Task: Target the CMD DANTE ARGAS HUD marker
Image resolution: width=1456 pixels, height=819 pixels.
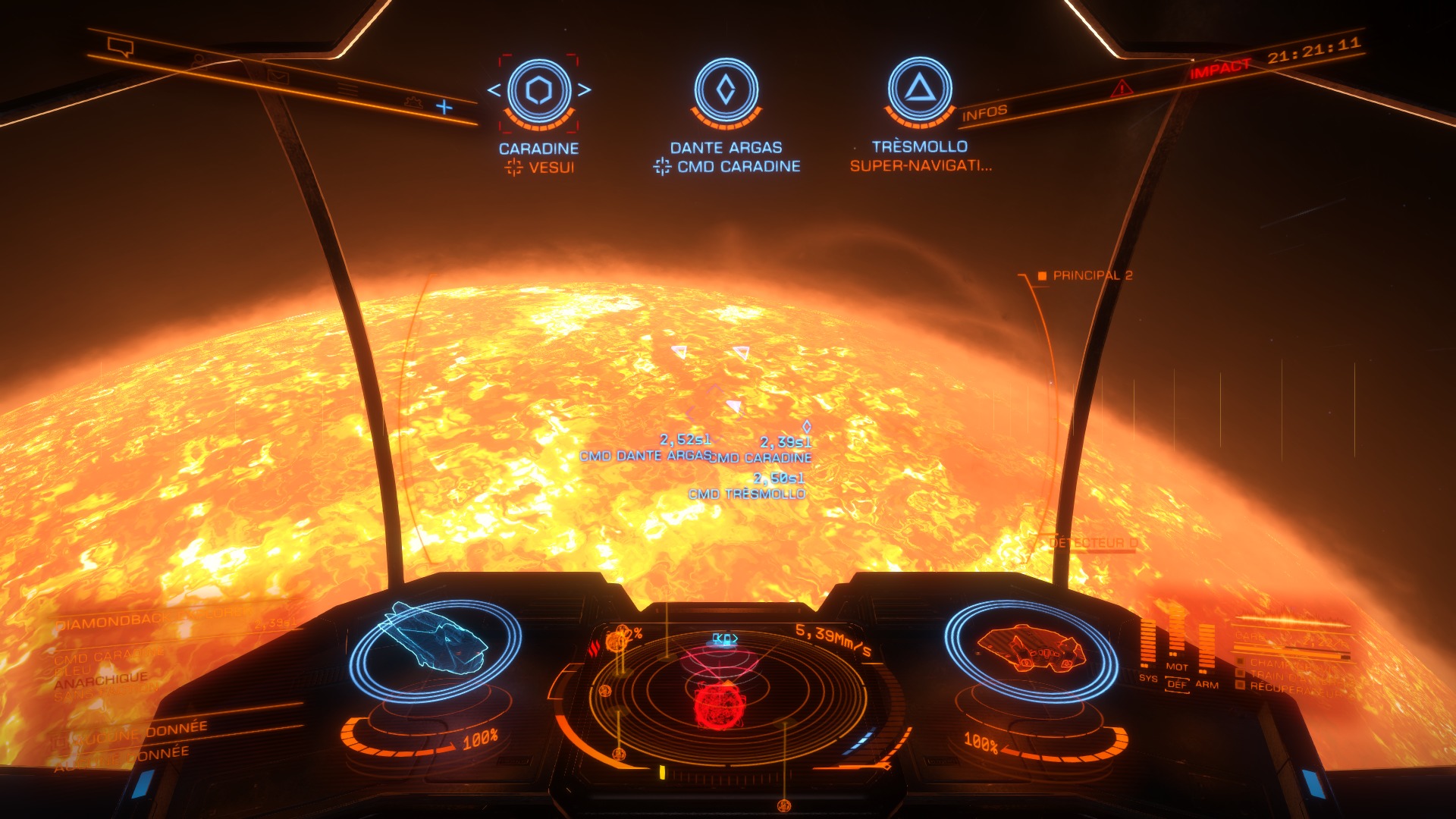Action: pyautogui.click(x=645, y=456)
